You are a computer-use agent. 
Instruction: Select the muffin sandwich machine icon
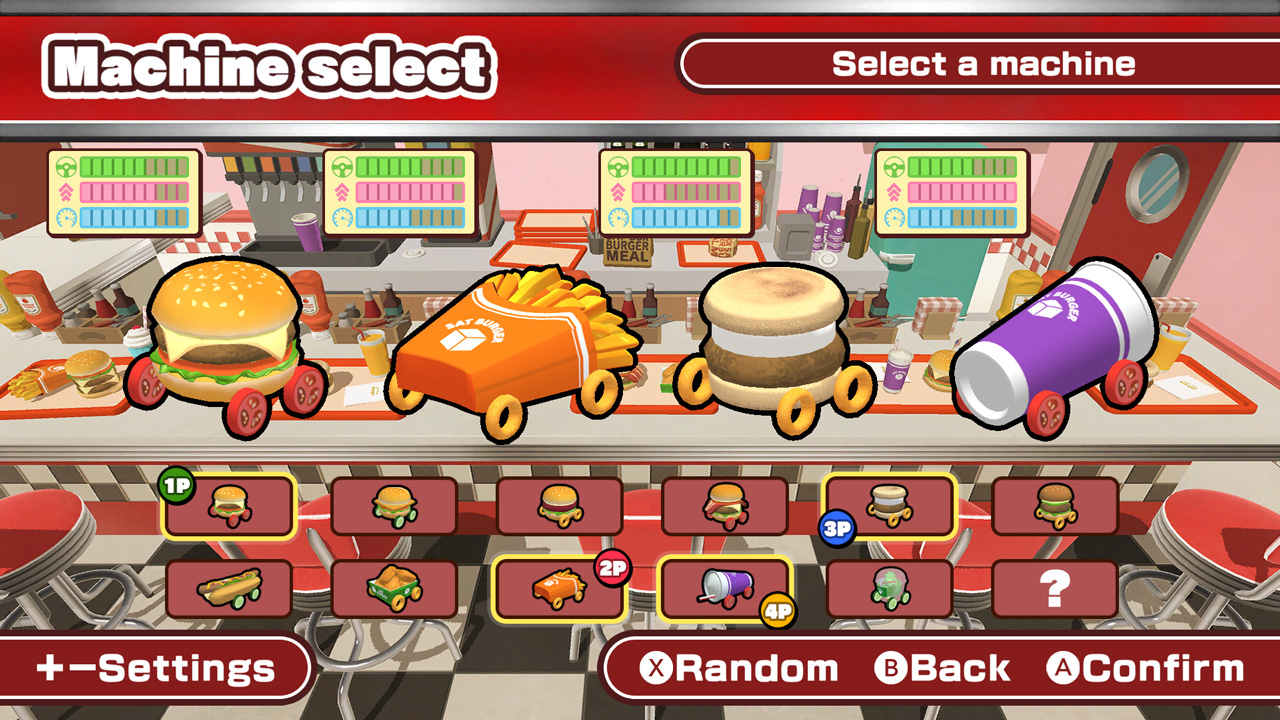point(891,505)
